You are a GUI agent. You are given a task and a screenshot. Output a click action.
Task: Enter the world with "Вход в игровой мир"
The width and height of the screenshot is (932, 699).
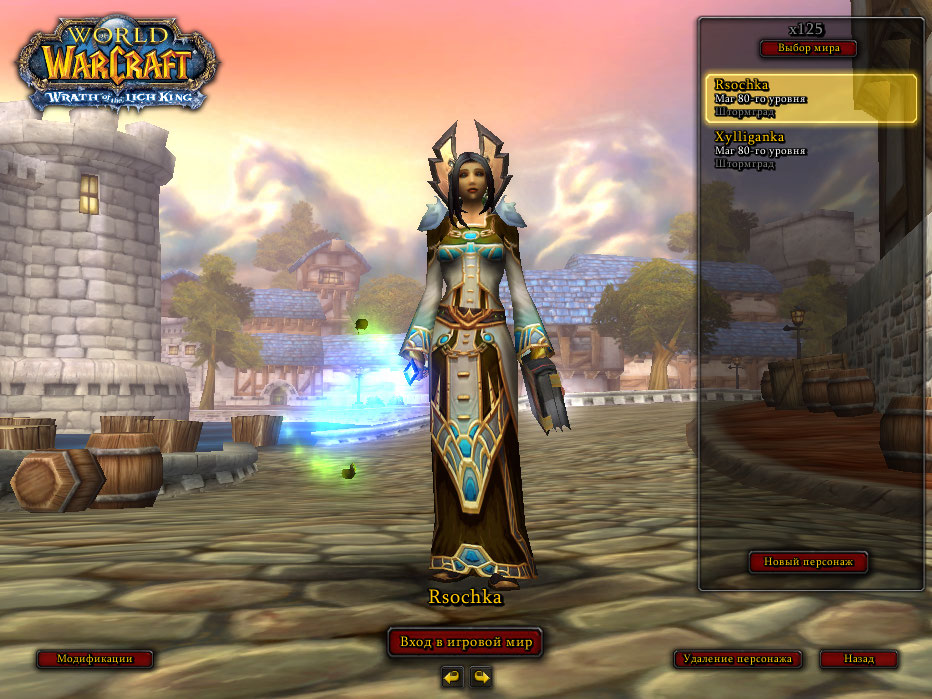(x=465, y=642)
